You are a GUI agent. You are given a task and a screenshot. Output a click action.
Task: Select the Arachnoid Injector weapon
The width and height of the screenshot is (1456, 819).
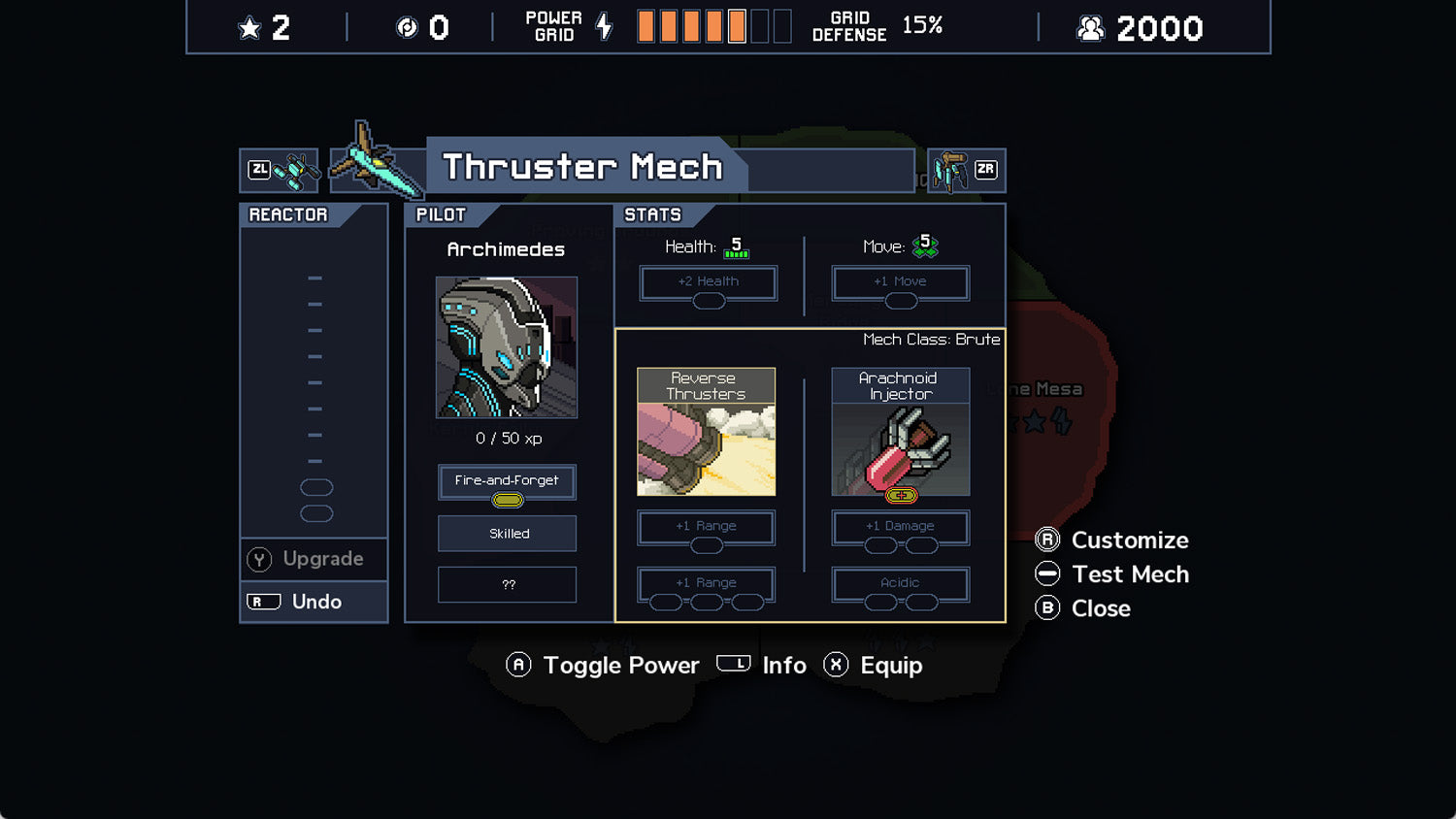tap(900, 432)
